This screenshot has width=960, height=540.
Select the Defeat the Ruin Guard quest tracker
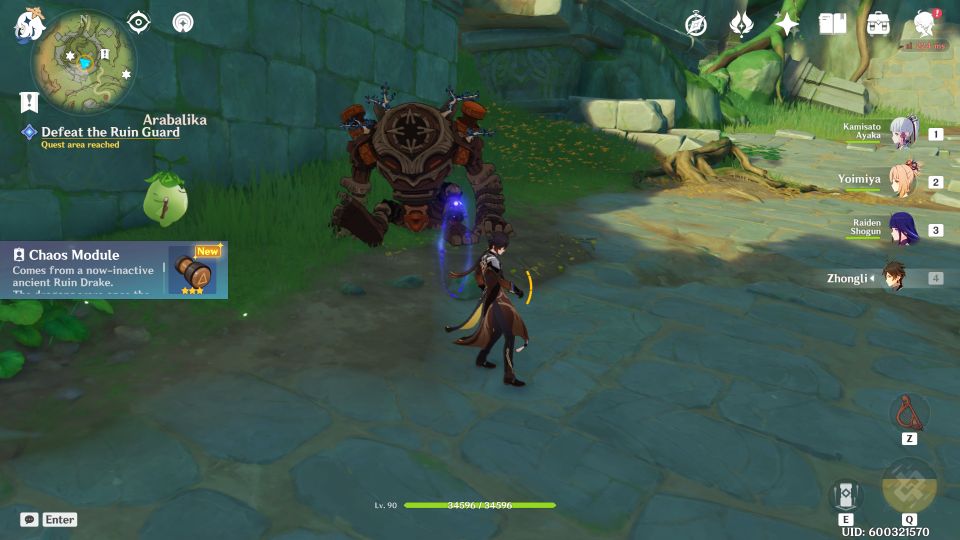(x=110, y=133)
